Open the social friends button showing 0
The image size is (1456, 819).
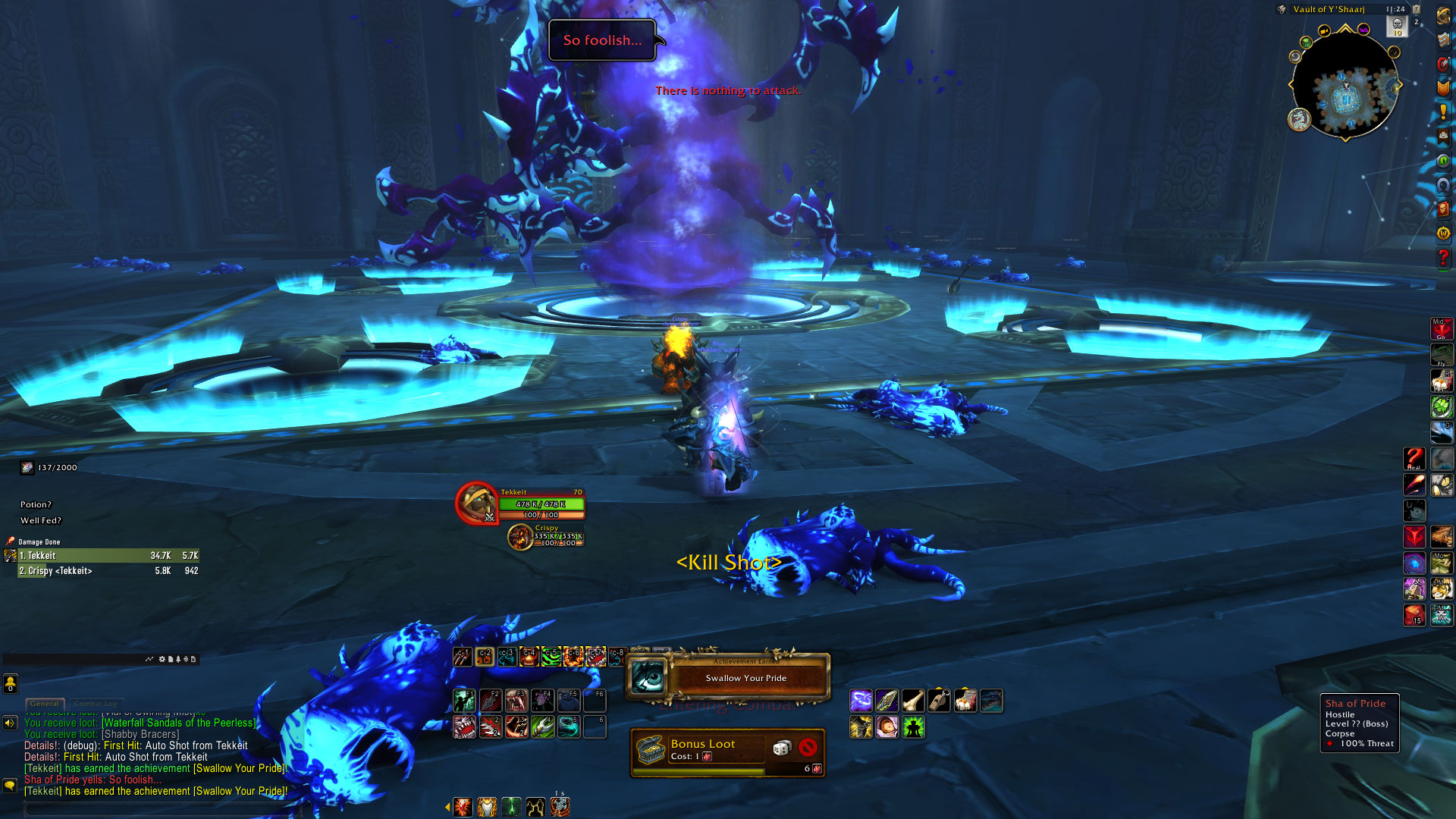coord(11,684)
